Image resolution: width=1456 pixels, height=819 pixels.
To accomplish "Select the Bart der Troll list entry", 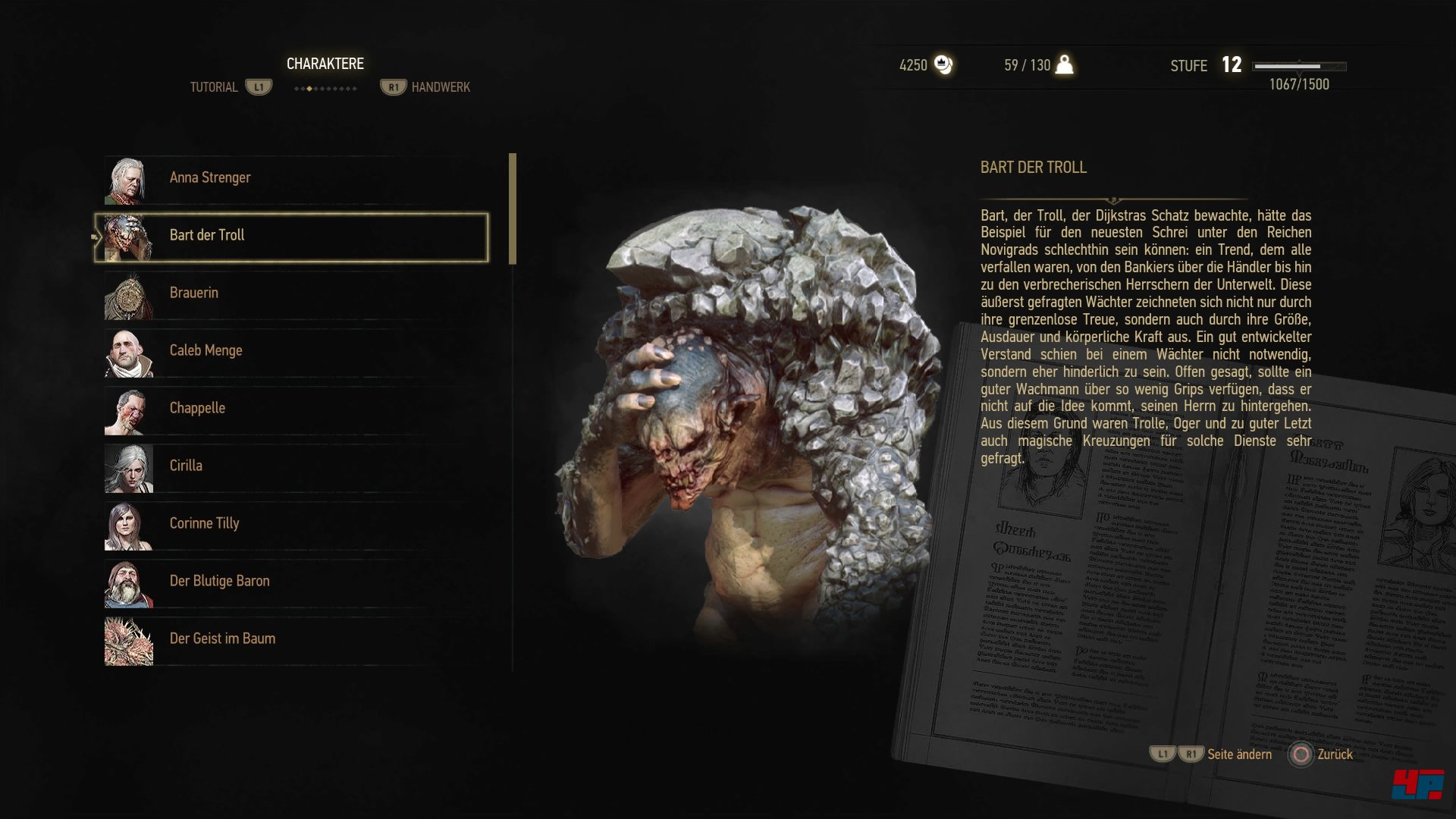I will point(293,235).
